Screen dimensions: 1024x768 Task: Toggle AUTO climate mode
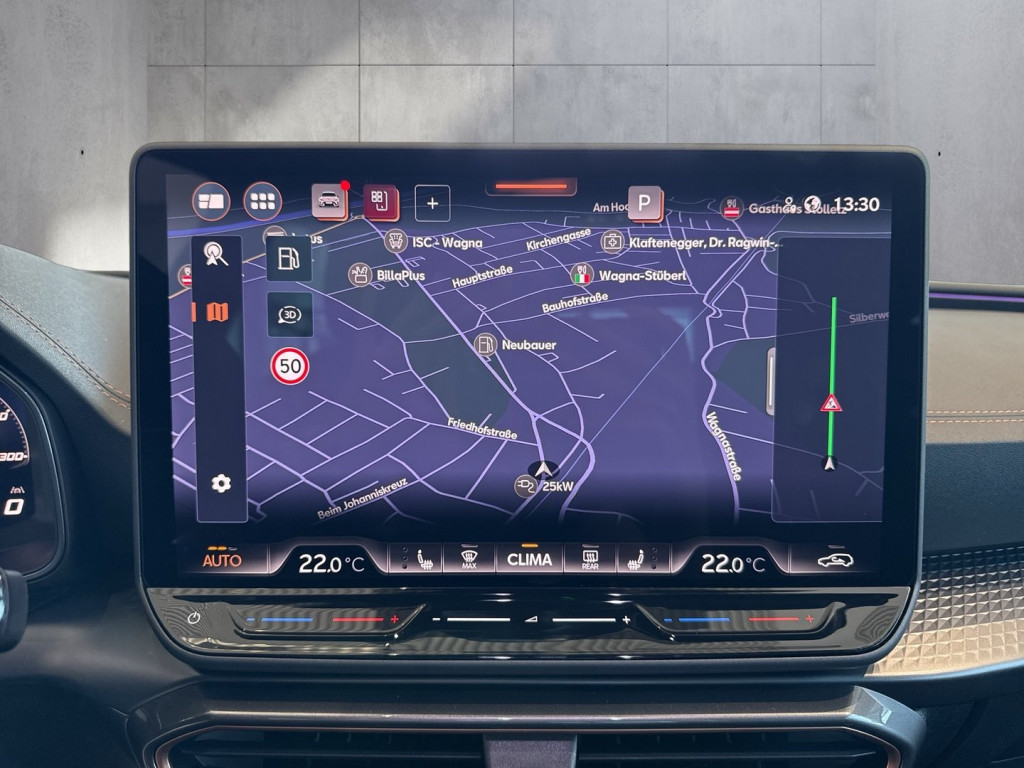pyautogui.click(x=222, y=559)
